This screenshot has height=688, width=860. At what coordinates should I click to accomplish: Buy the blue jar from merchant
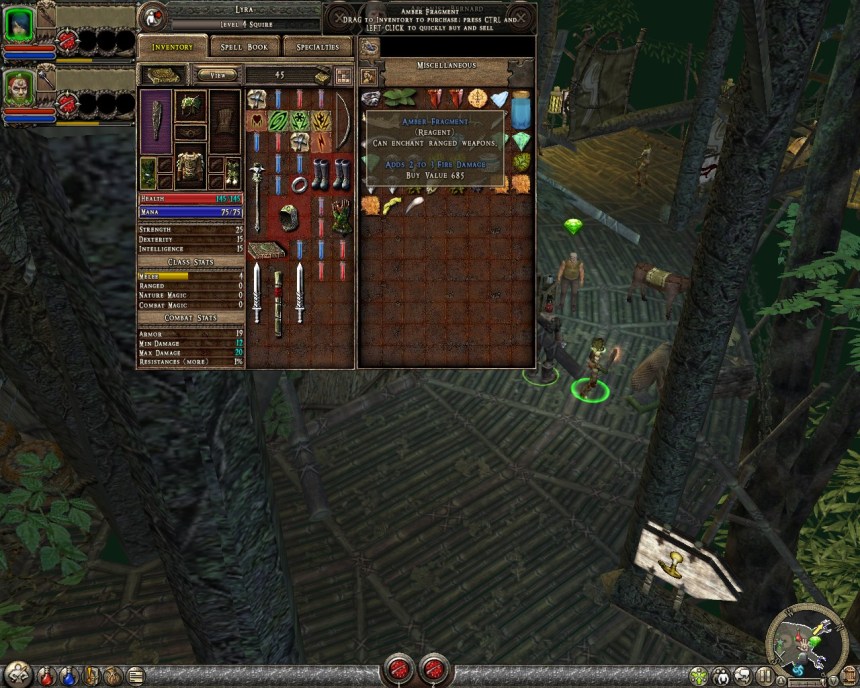click(x=521, y=109)
